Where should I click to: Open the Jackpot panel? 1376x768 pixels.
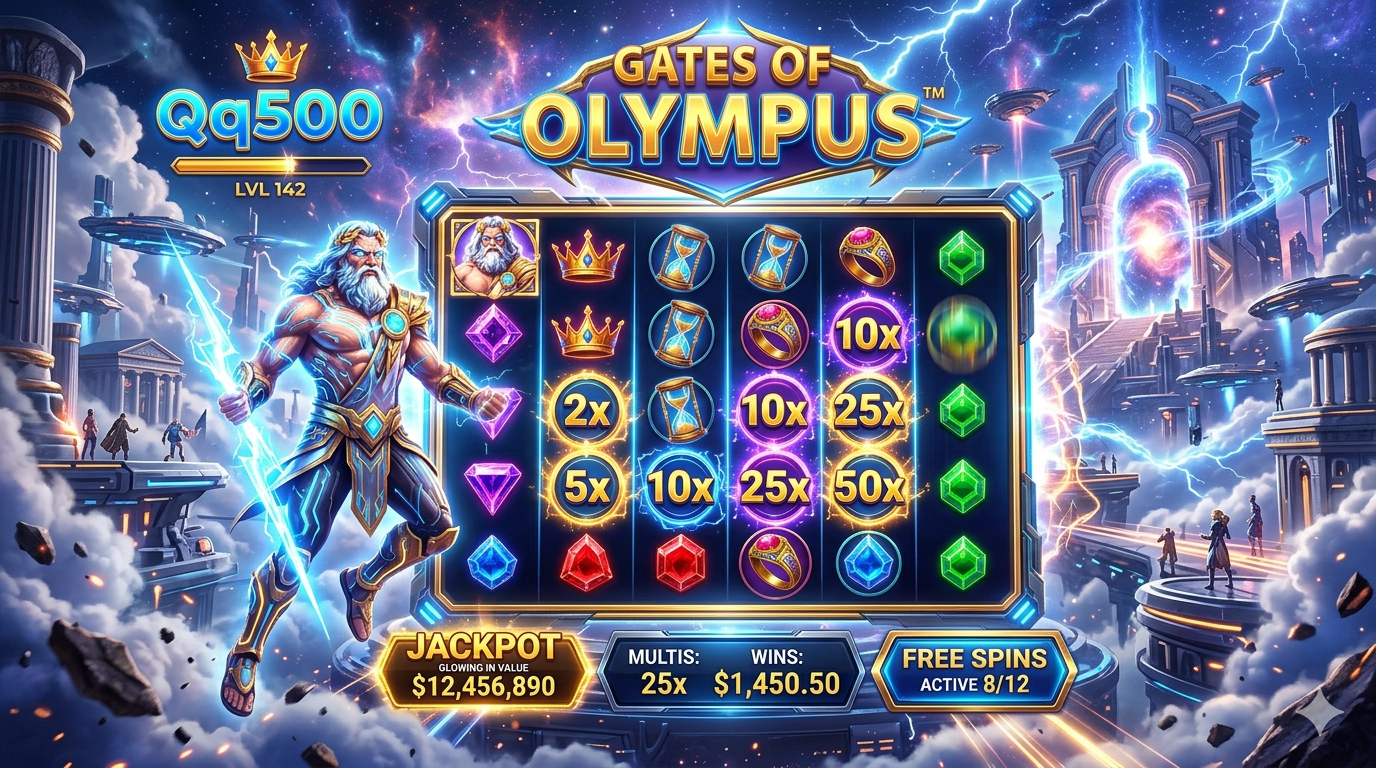(484, 669)
